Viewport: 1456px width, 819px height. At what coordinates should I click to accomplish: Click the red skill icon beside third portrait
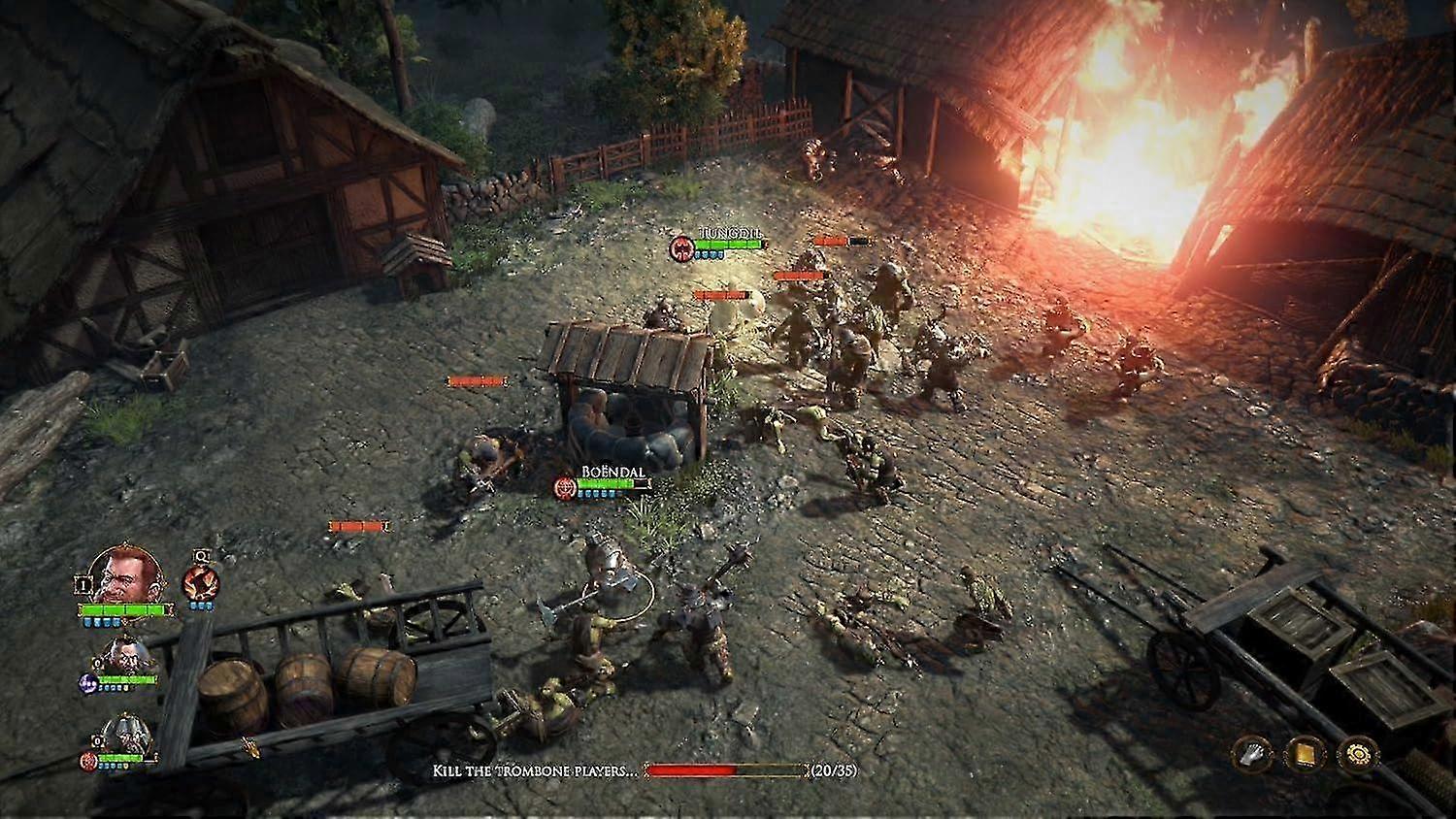(88, 762)
